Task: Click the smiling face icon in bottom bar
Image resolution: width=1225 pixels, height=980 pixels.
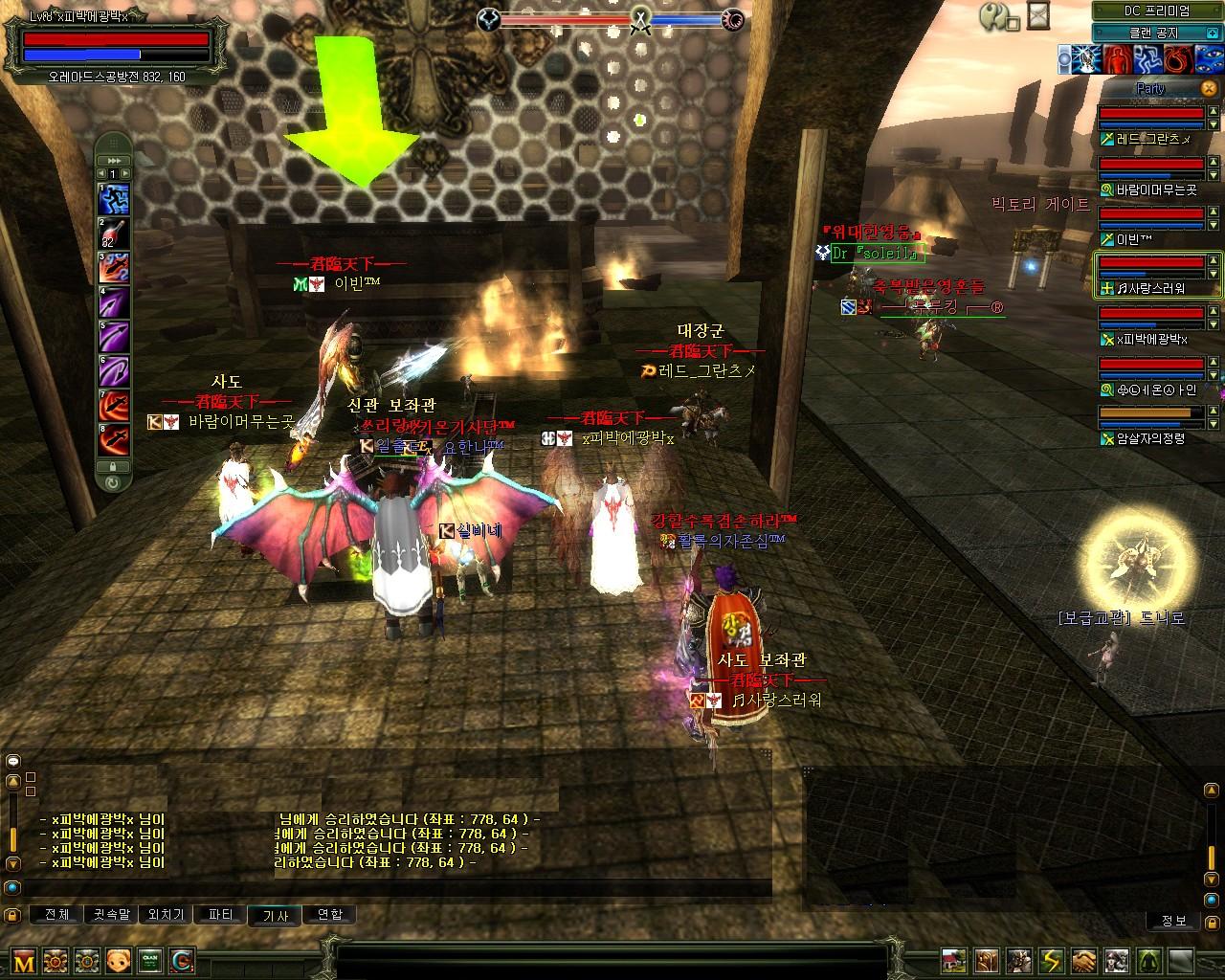Action: [x=119, y=960]
